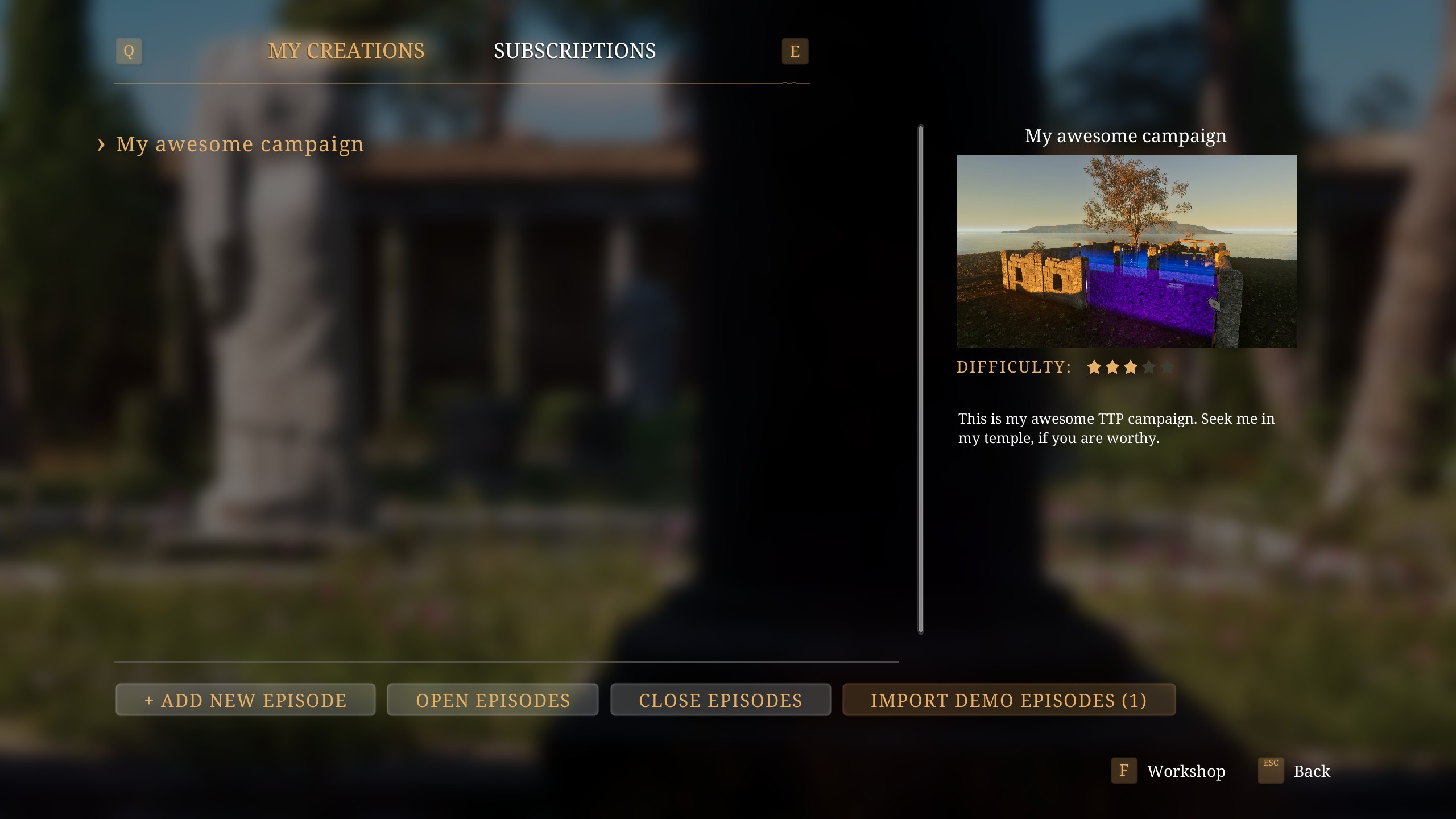Go Back to the previous menu
The width and height of the screenshot is (1456, 819).
coord(1311,771)
